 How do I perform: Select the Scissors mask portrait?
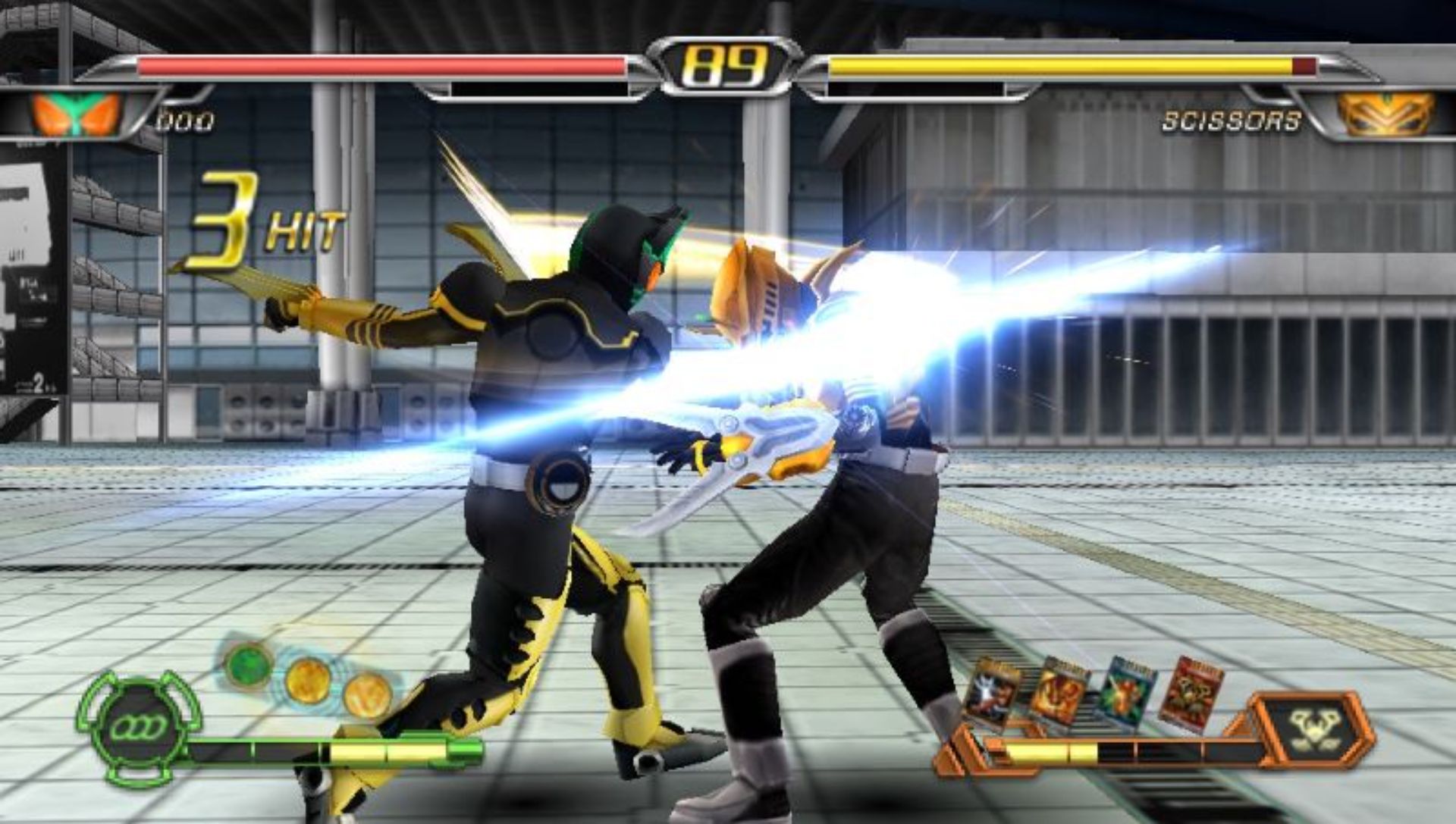1385,114
